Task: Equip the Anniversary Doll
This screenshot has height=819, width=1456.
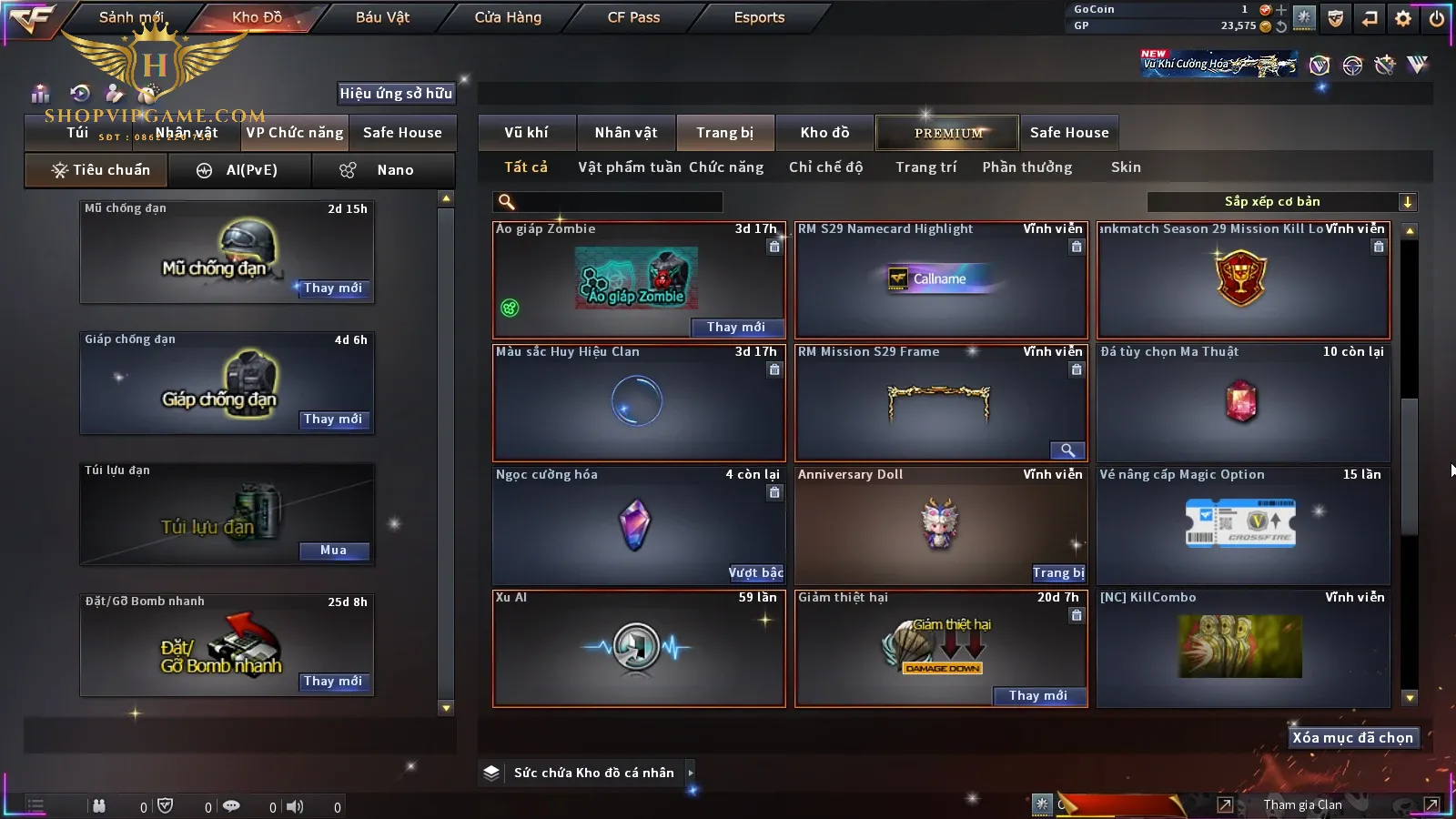Action: click(x=1058, y=573)
